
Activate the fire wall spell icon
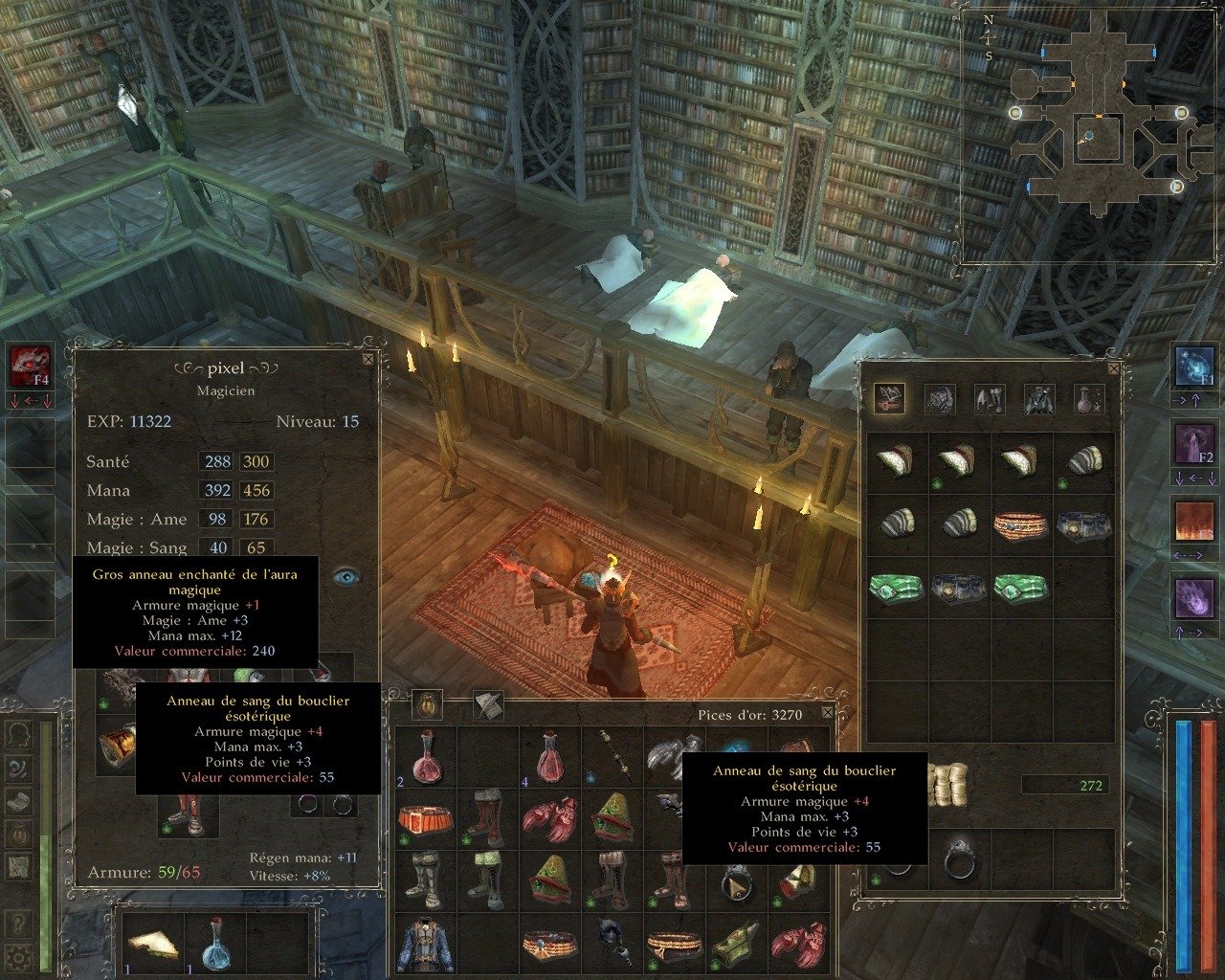coord(1193,523)
